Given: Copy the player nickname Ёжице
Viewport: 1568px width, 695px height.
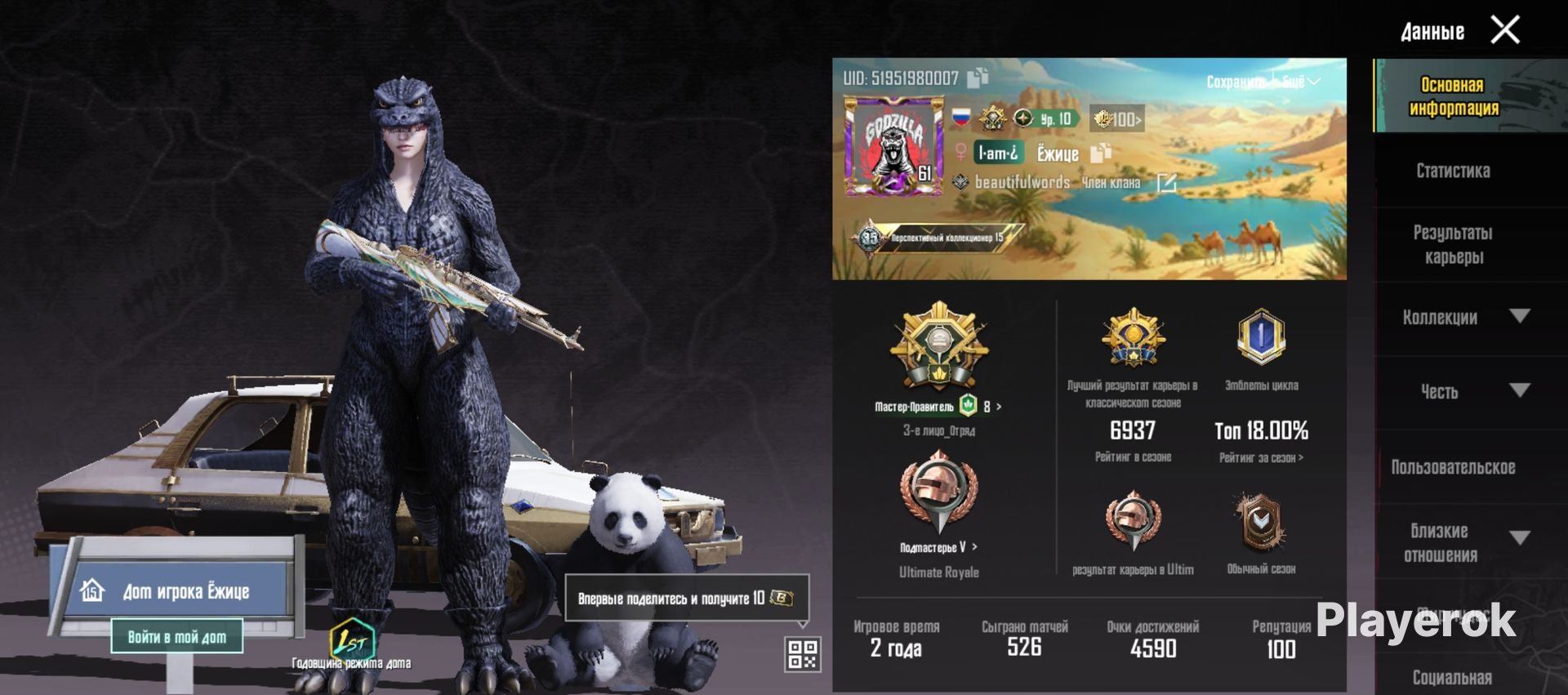Looking at the screenshot, I should click(x=1102, y=153).
